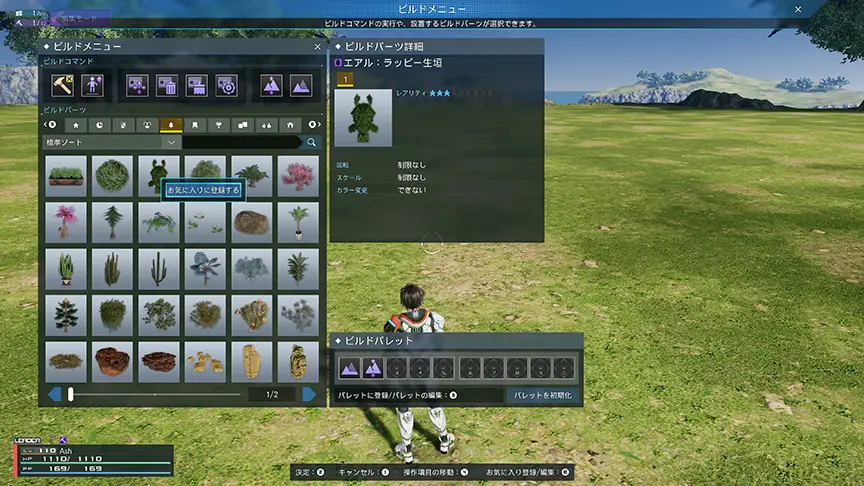Go to the previous parts page arrow

click(54, 394)
